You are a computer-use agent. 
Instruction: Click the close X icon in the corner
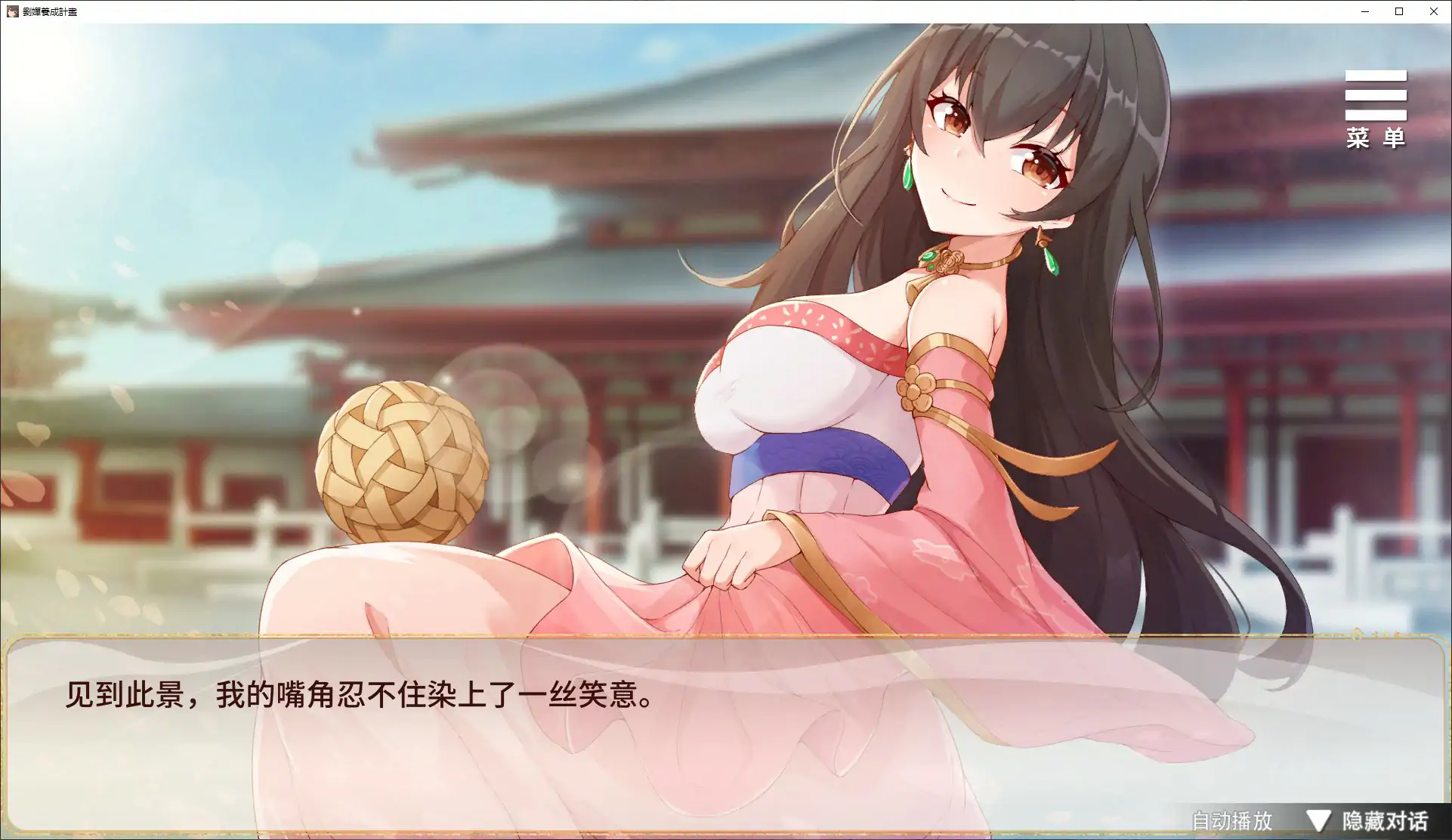coord(1433,11)
